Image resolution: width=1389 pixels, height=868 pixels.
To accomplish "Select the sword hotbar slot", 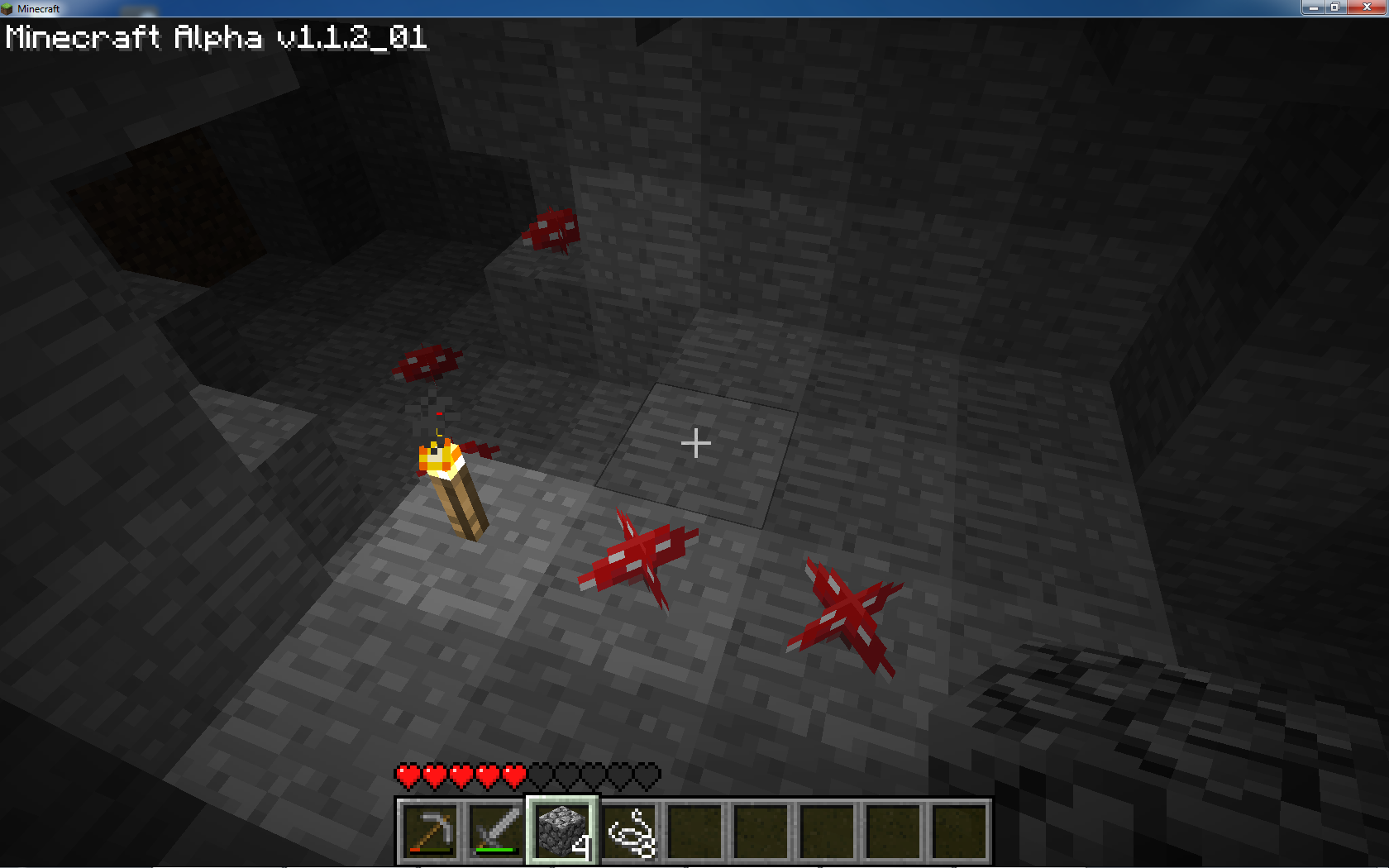I will (496, 830).
